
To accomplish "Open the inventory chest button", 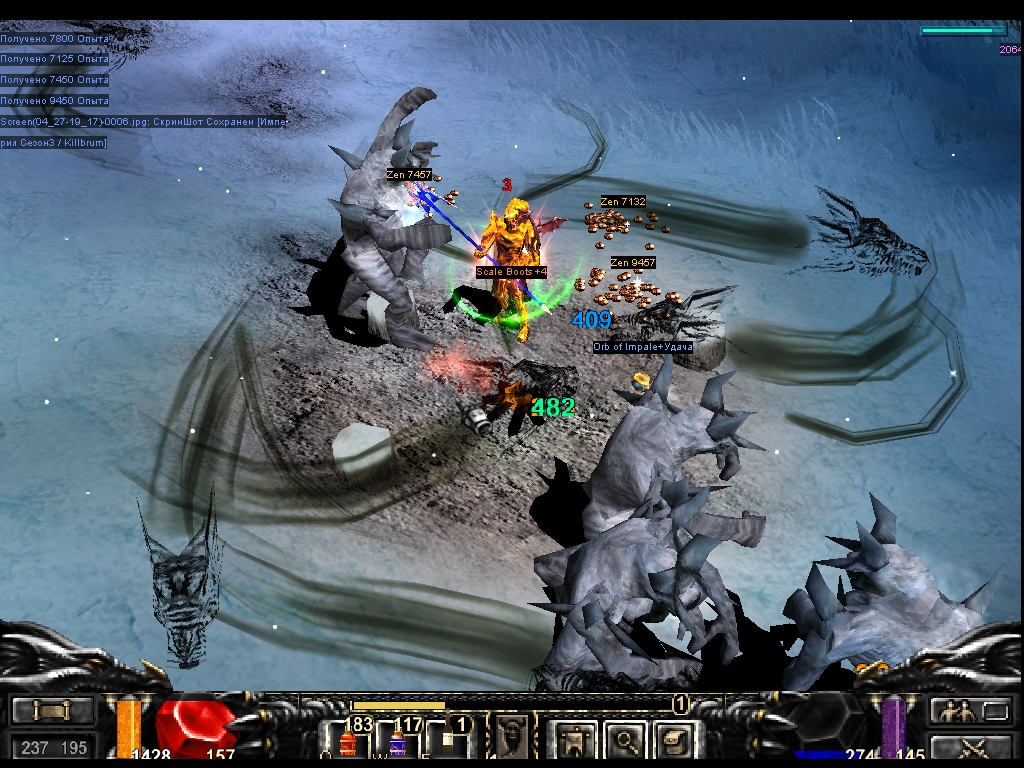I will coord(675,742).
